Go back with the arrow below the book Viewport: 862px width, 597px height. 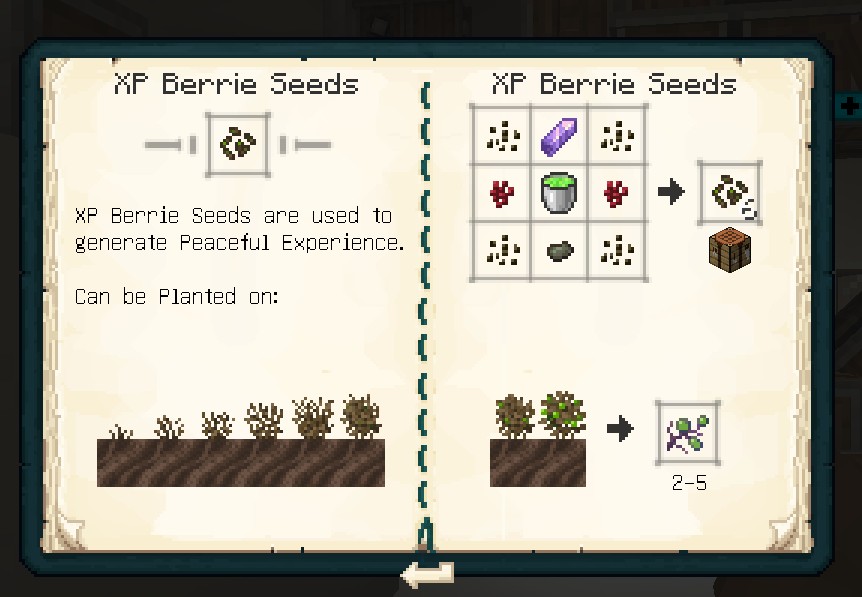tap(427, 574)
